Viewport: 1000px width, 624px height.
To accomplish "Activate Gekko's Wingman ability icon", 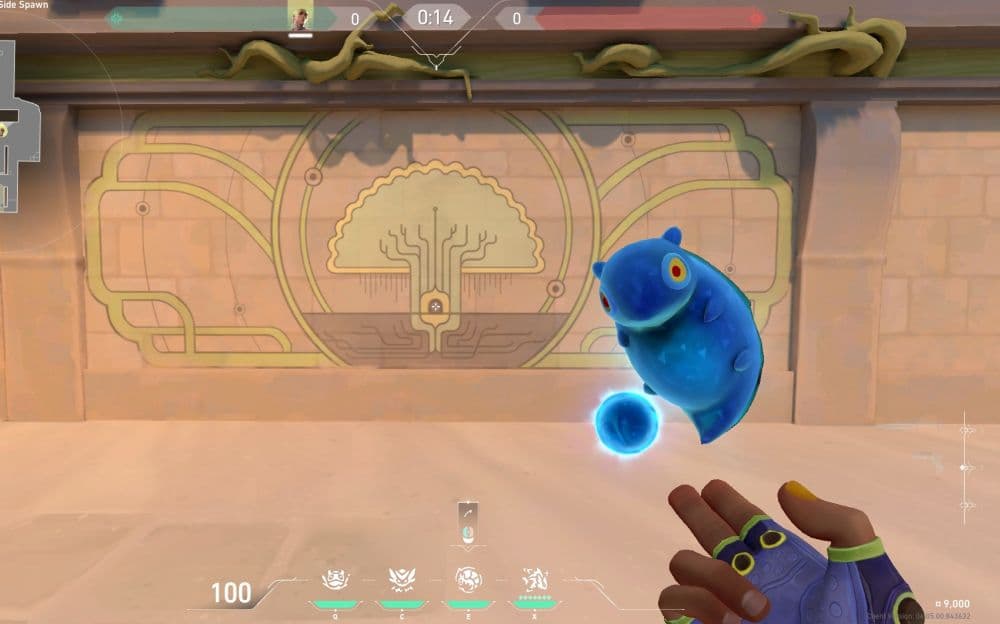I will point(333,580).
